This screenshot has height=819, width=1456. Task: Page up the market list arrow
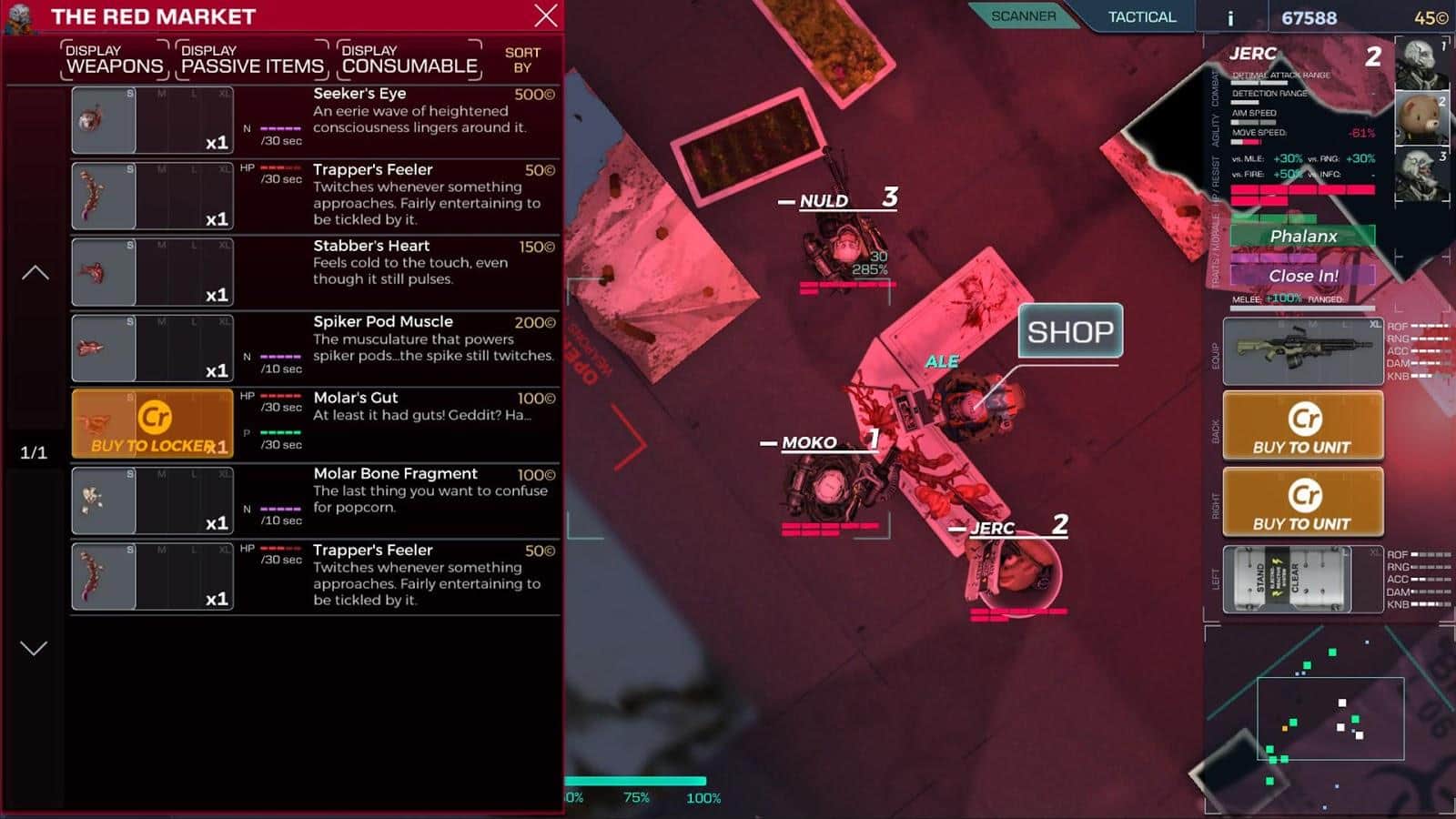click(x=35, y=272)
